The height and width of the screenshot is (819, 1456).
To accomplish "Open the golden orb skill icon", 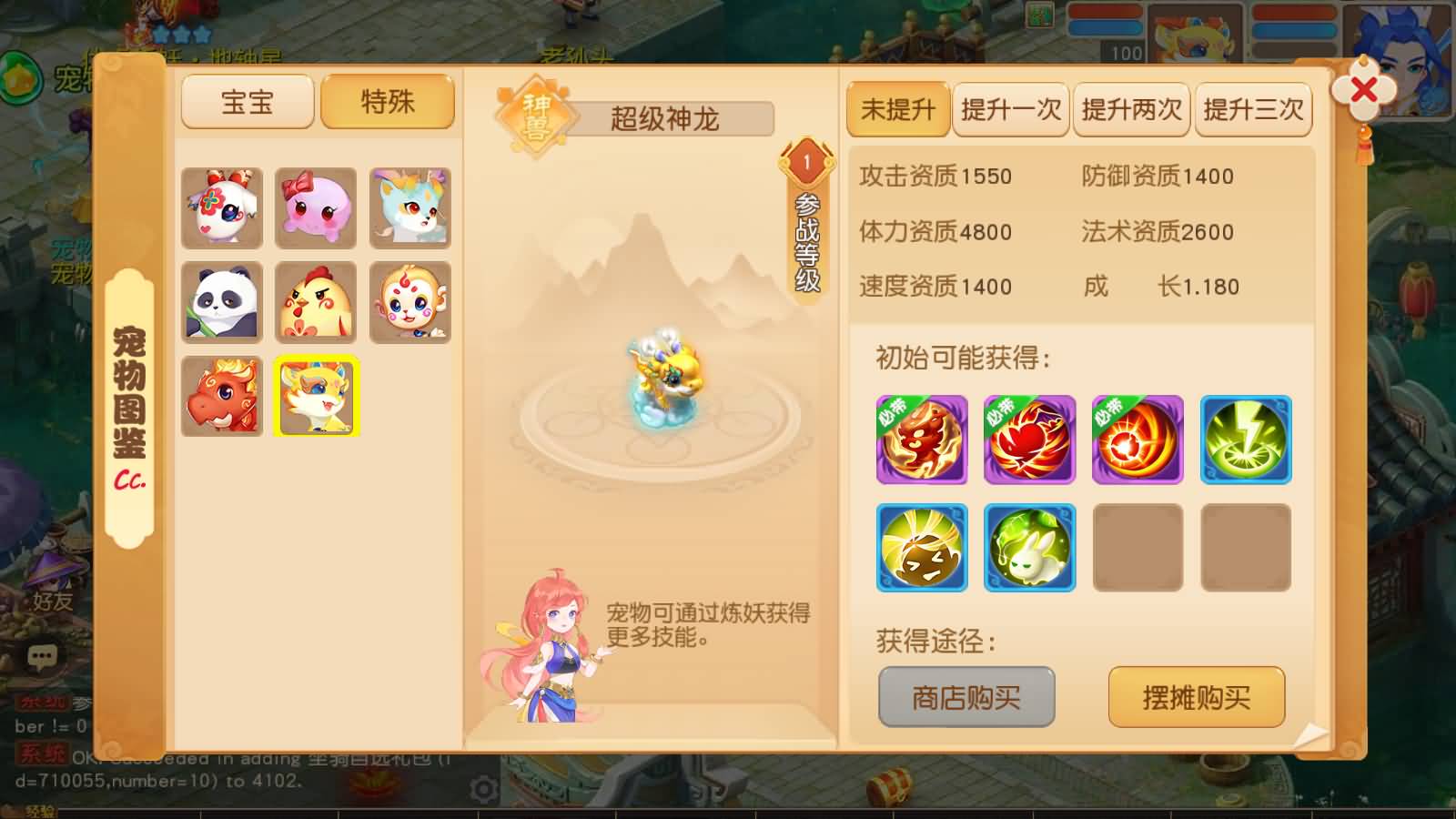I will [921, 547].
